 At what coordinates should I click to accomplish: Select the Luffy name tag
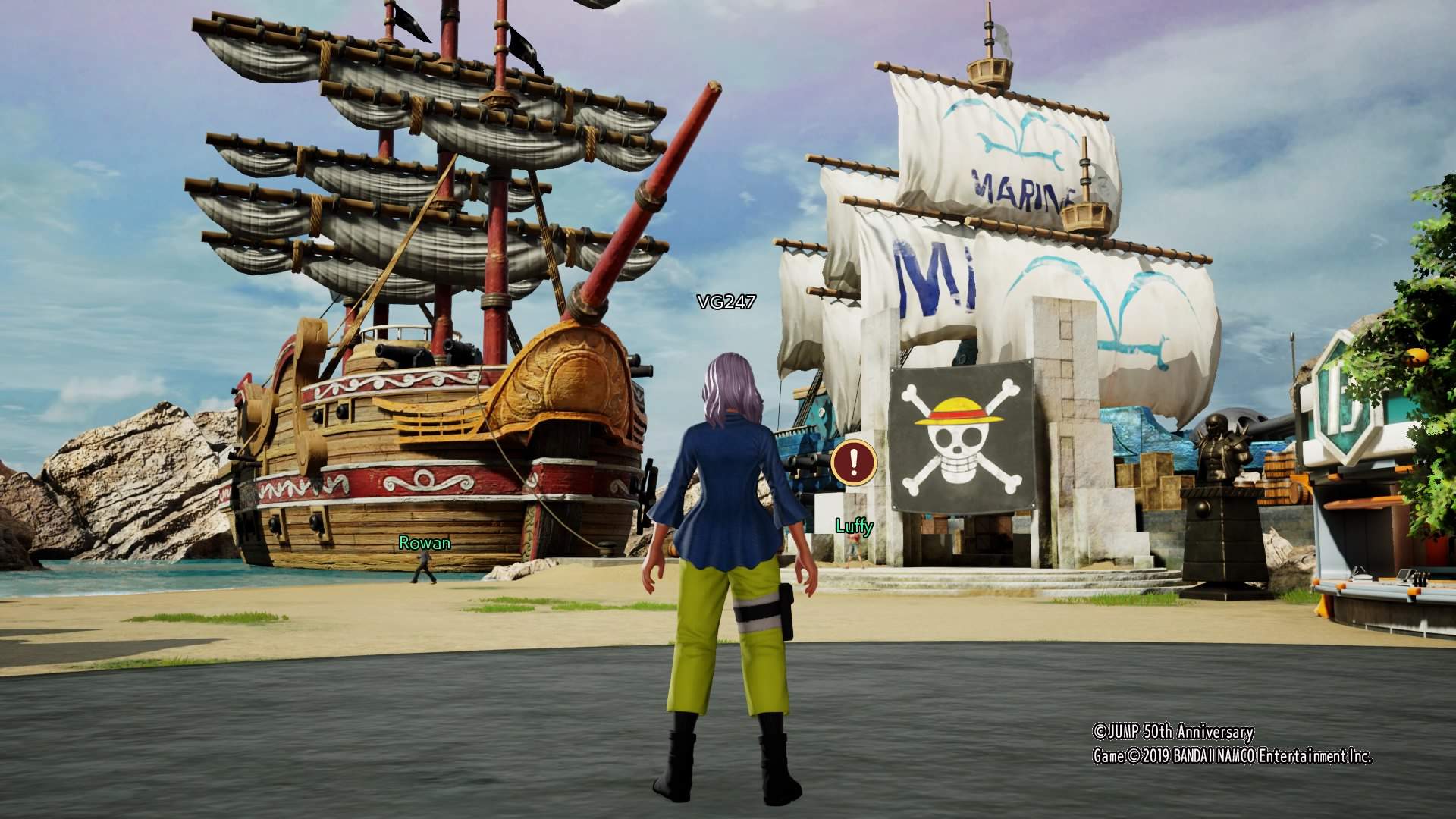click(x=854, y=526)
